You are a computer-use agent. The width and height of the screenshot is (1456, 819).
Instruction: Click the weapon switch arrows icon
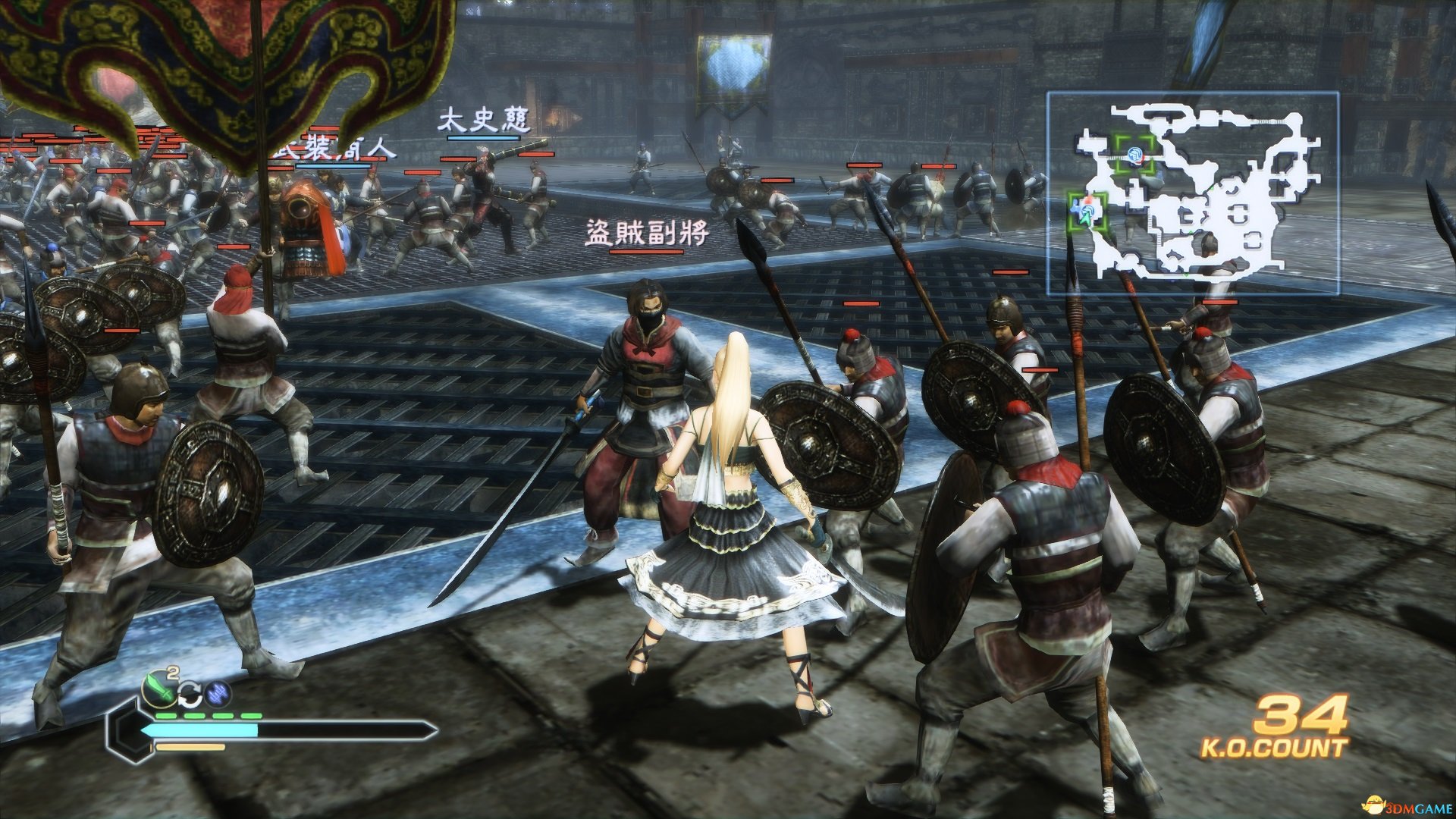(x=190, y=693)
